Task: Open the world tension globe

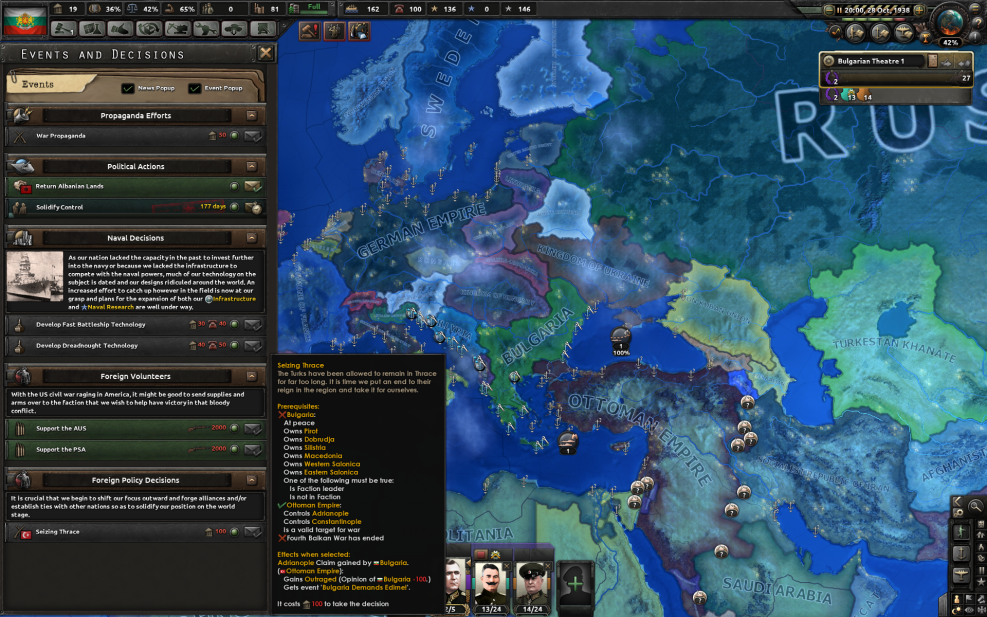Action: coord(951,24)
